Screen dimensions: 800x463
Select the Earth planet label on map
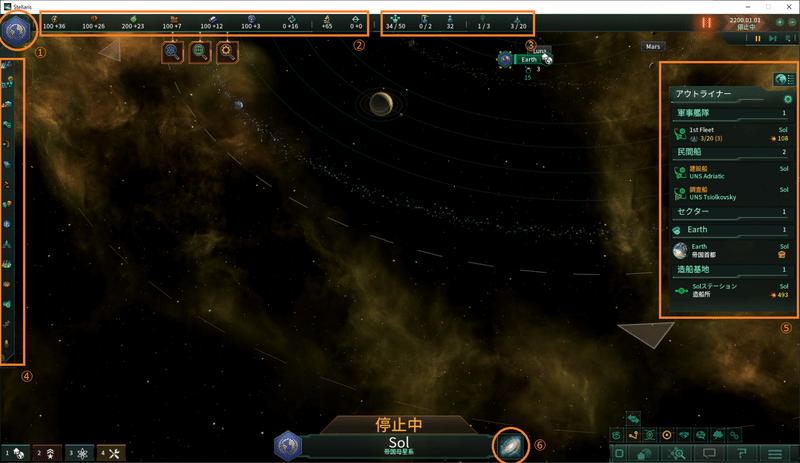[528, 60]
